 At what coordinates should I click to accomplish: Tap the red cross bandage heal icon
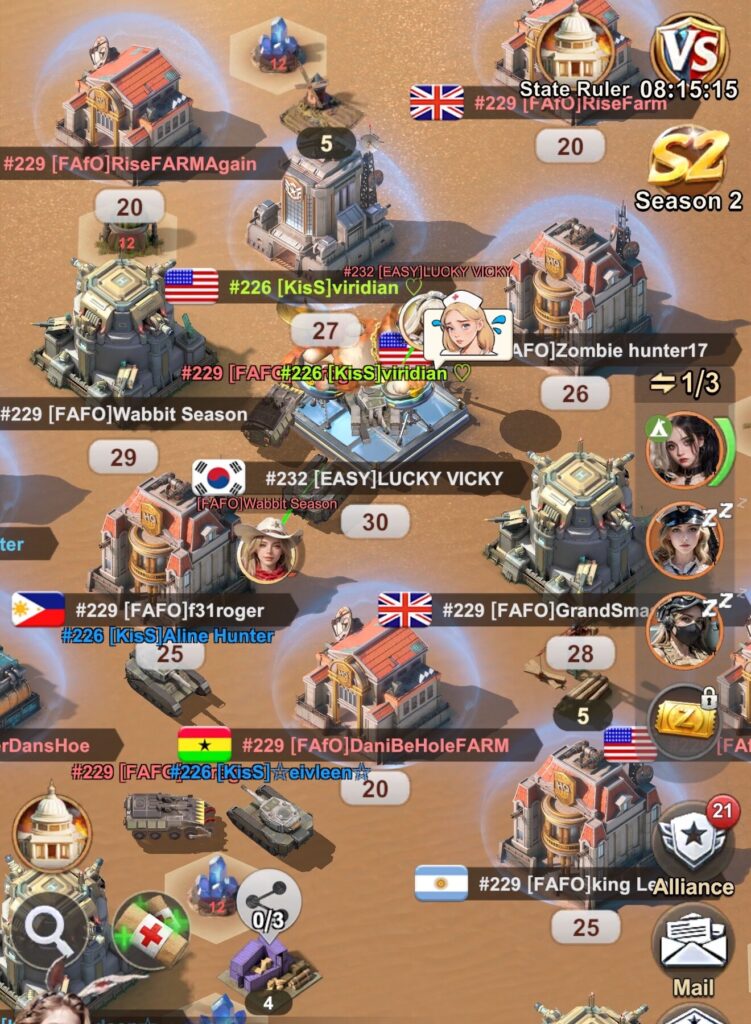click(152, 931)
